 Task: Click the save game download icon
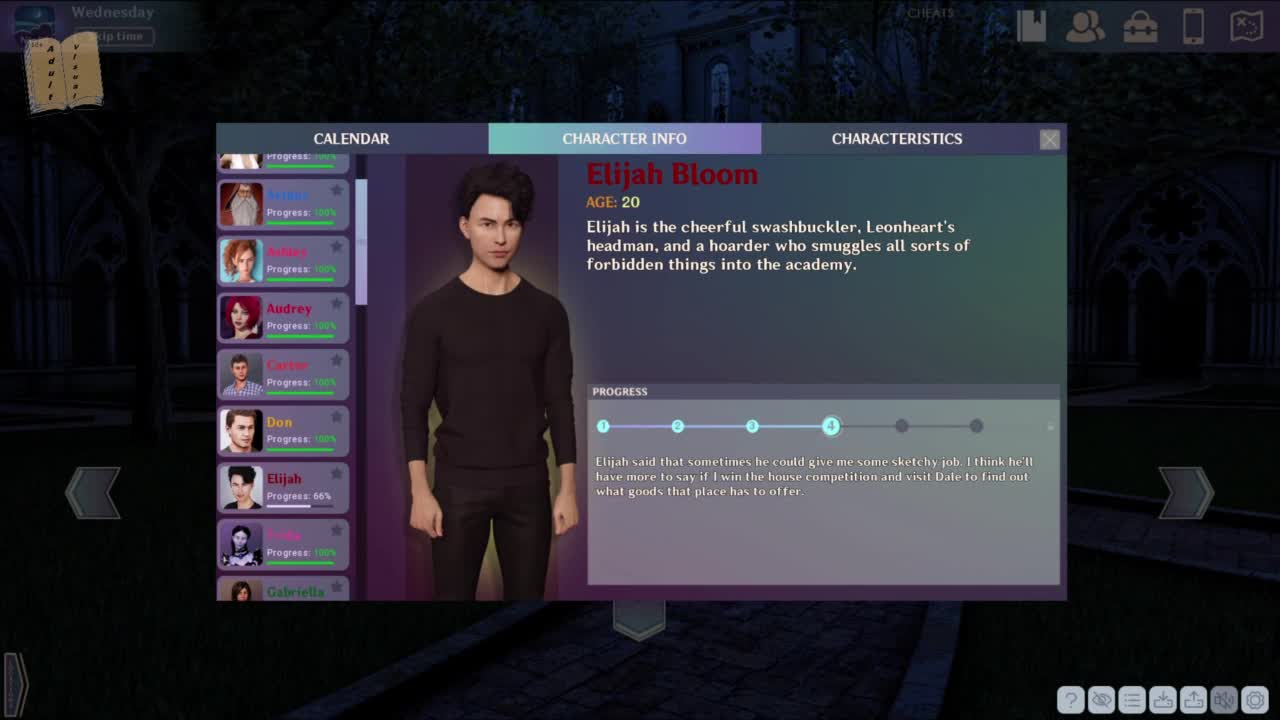pyautogui.click(x=1163, y=700)
